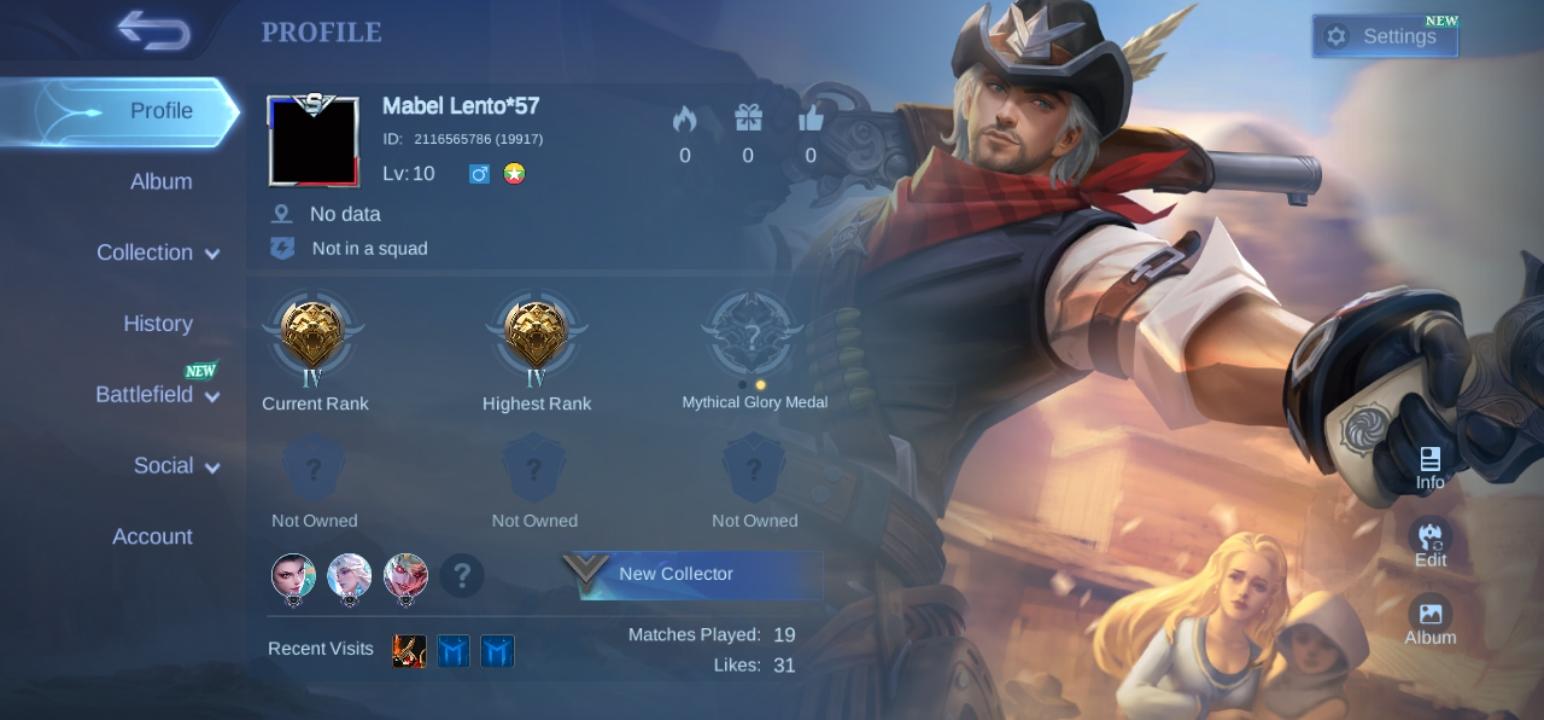Image resolution: width=1544 pixels, height=720 pixels.
Task: Switch to the Album tab
Action: pyautogui.click(x=161, y=181)
